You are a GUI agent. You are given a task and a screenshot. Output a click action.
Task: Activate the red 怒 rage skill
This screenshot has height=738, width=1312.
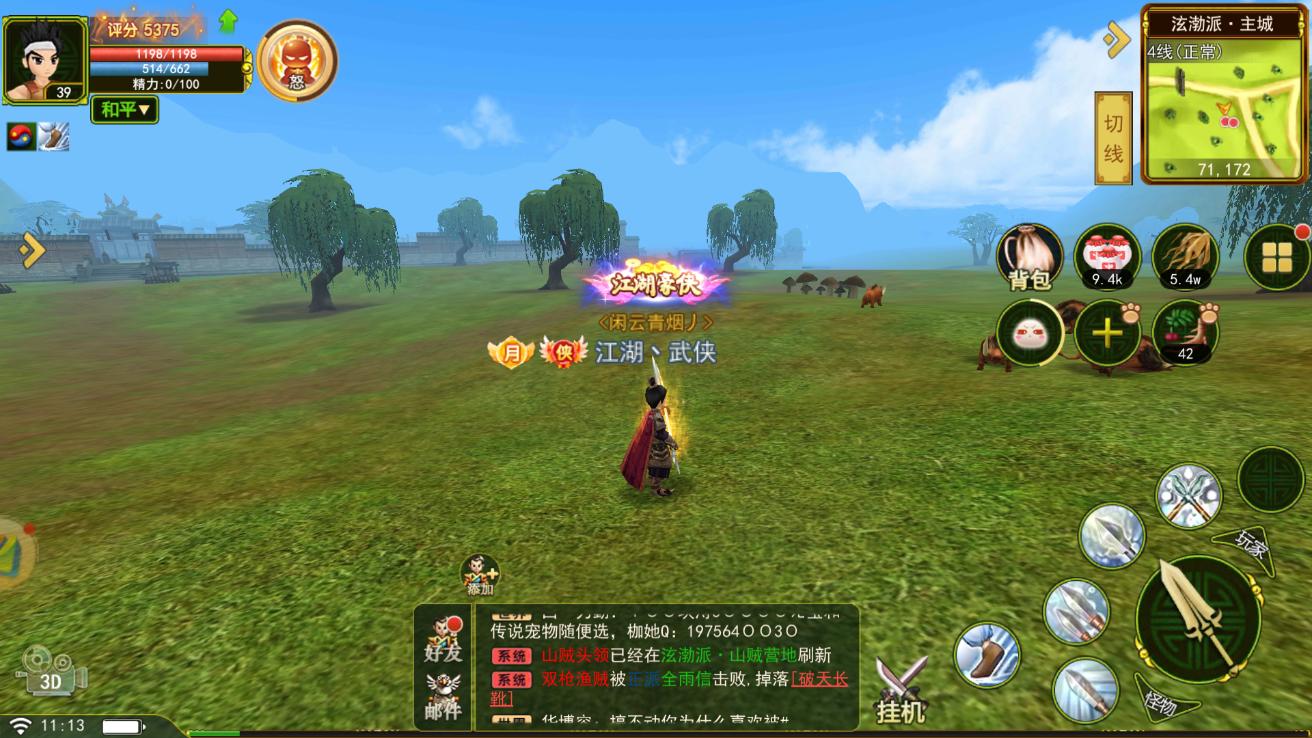click(x=297, y=60)
